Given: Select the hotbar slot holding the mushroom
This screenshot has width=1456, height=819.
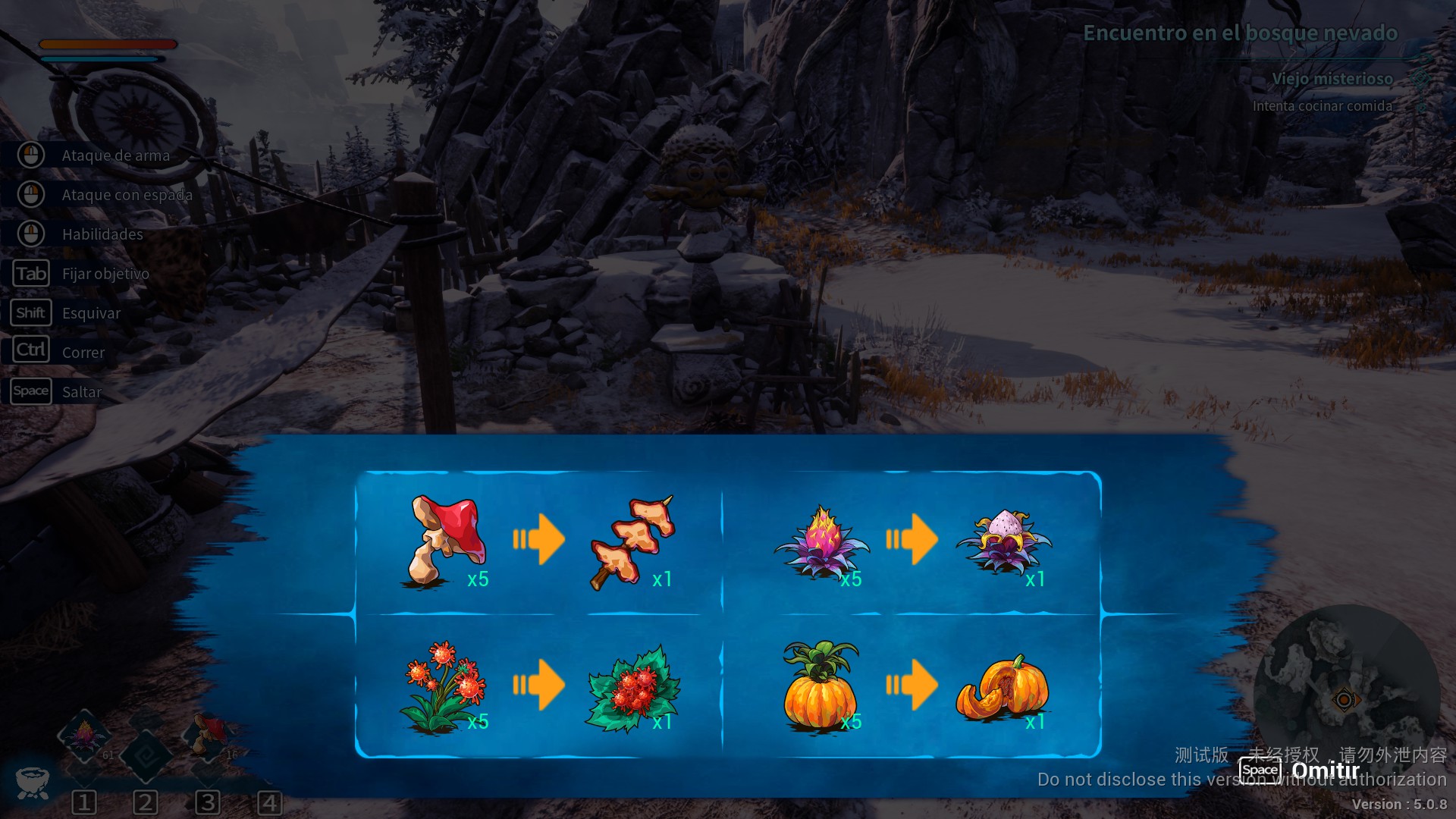Looking at the screenshot, I should click(208, 735).
